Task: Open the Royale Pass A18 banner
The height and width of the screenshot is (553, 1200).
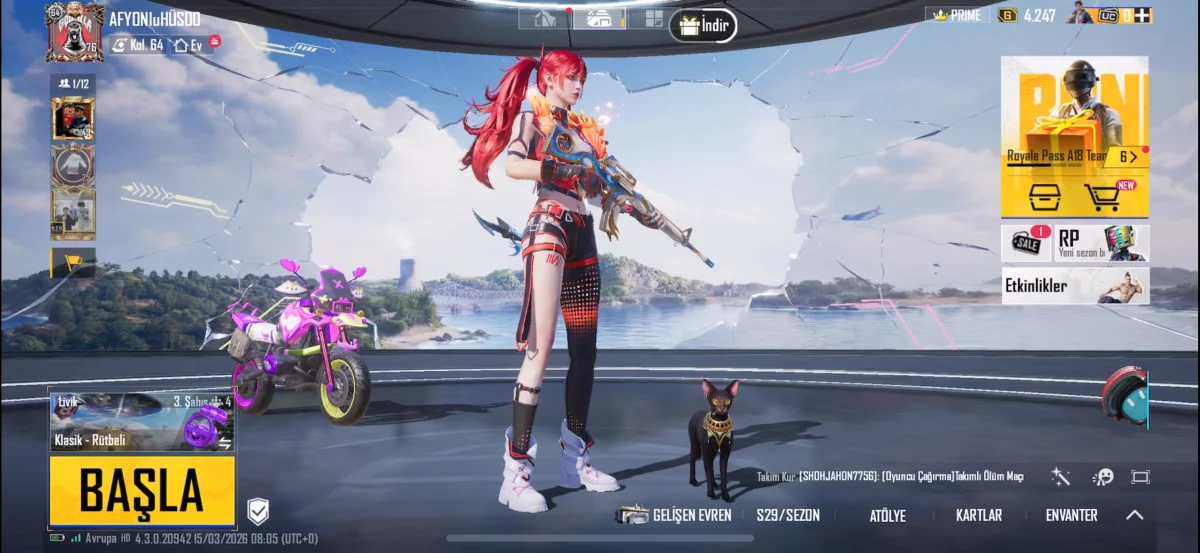Action: 1074,120
